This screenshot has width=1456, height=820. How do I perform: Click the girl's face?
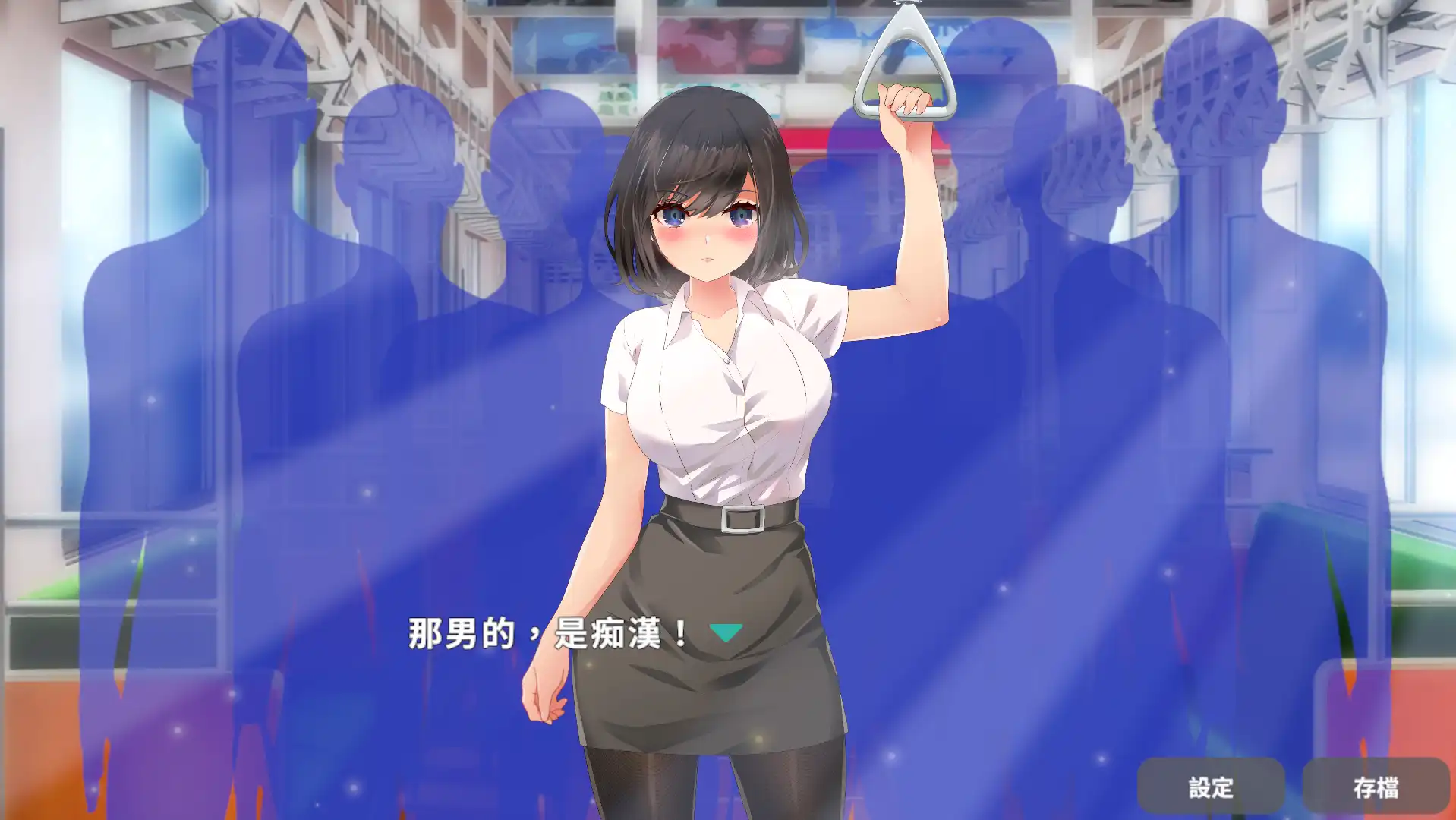(706, 228)
